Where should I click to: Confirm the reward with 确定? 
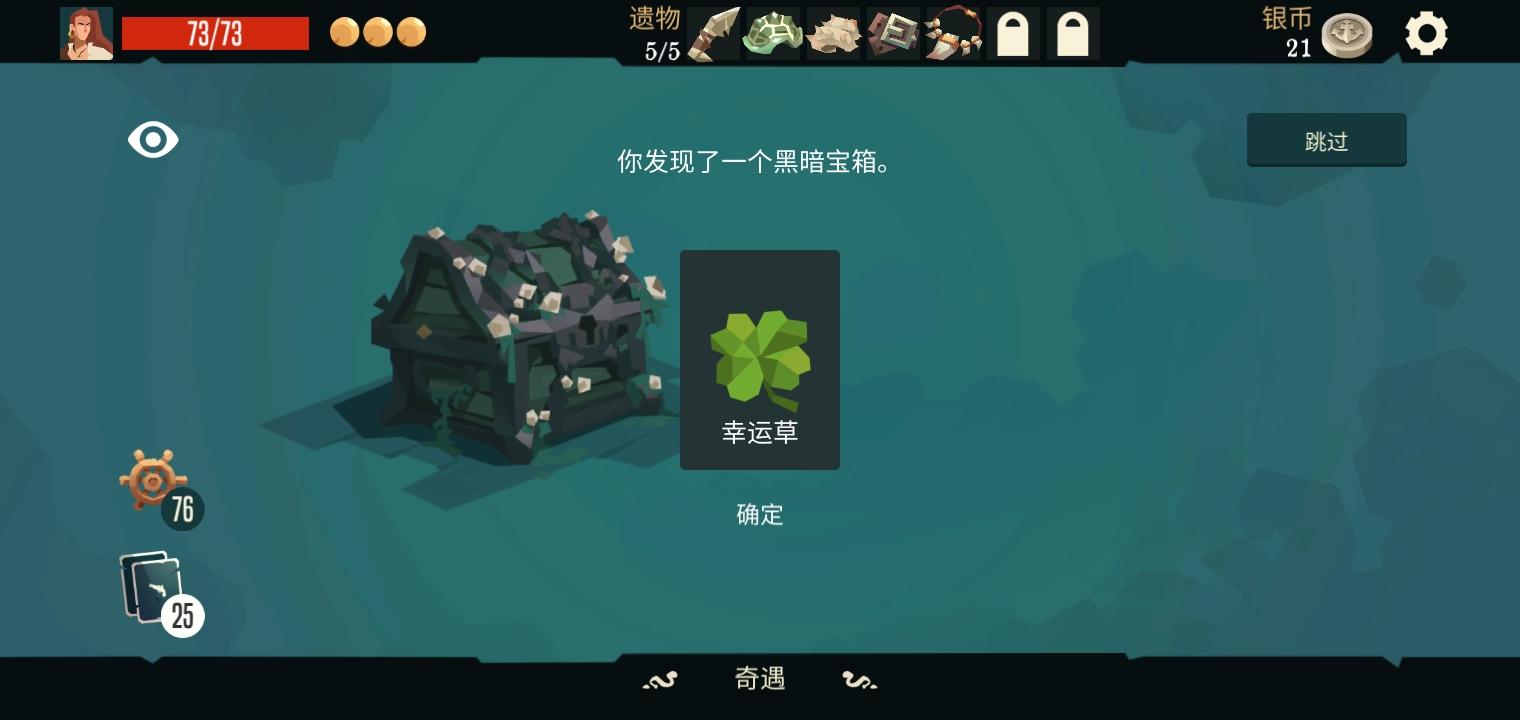click(759, 515)
